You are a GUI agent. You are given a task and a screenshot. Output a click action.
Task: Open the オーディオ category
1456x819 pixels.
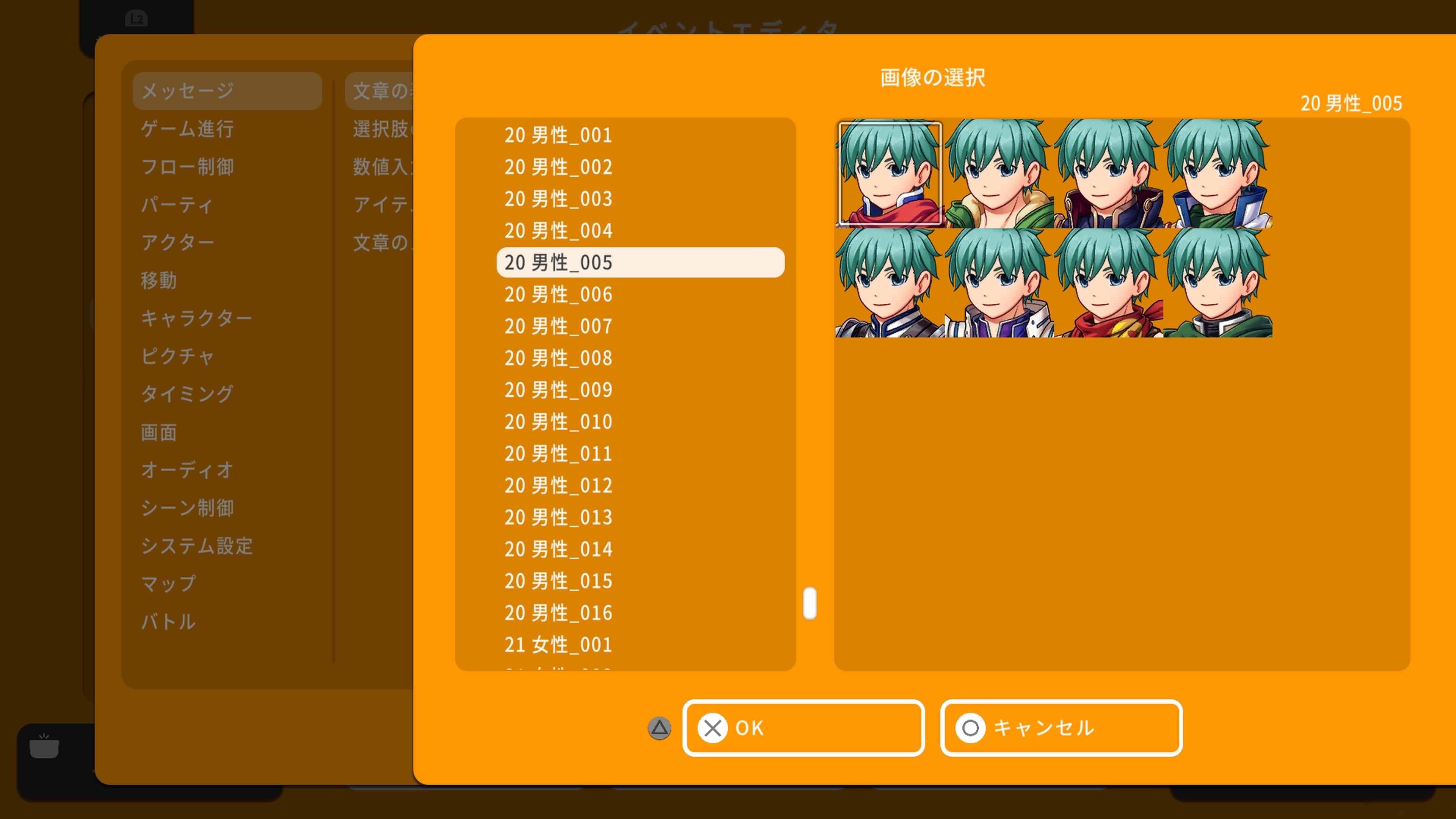coord(187,470)
